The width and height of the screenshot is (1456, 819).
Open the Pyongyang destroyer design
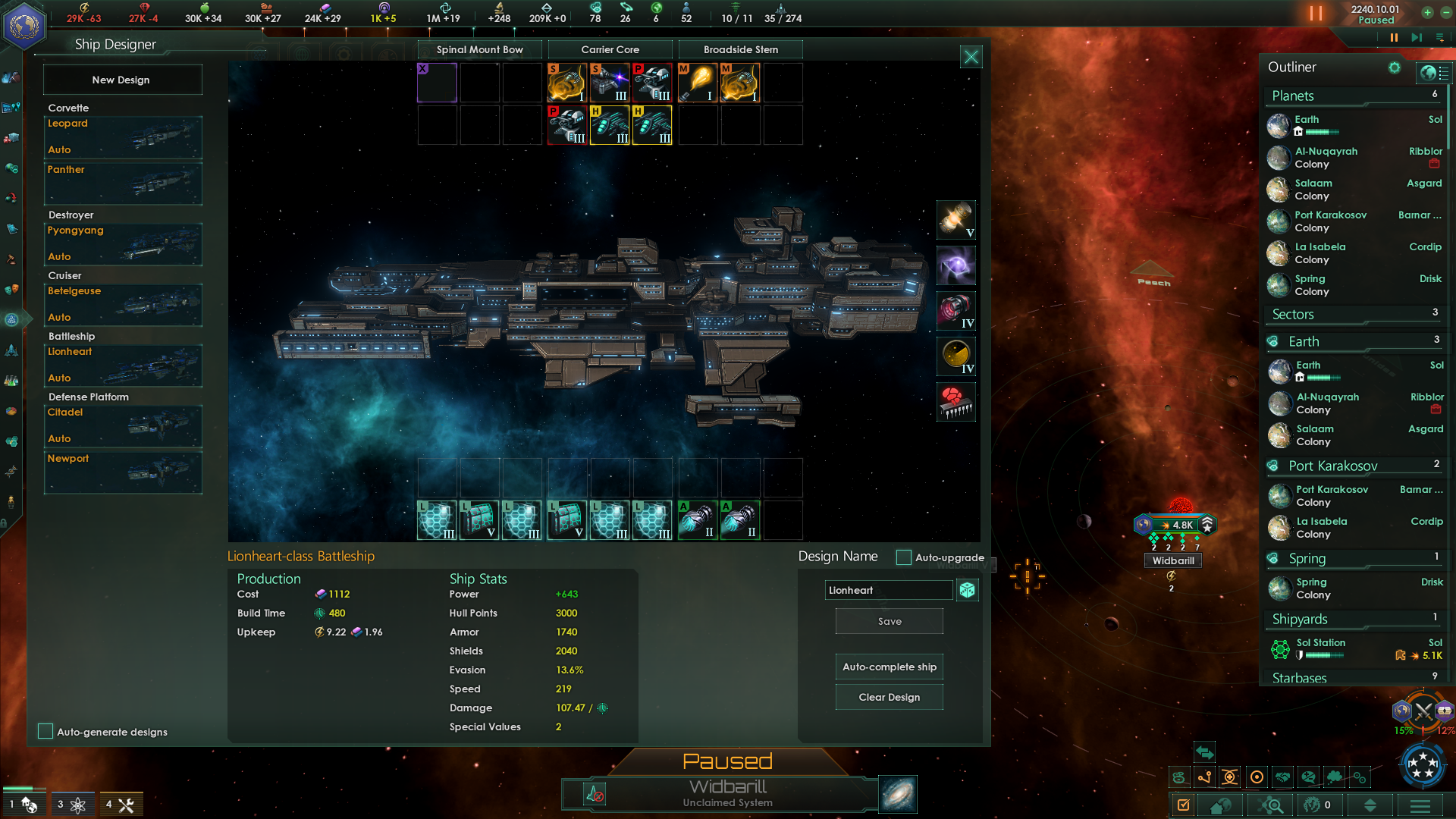123,243
